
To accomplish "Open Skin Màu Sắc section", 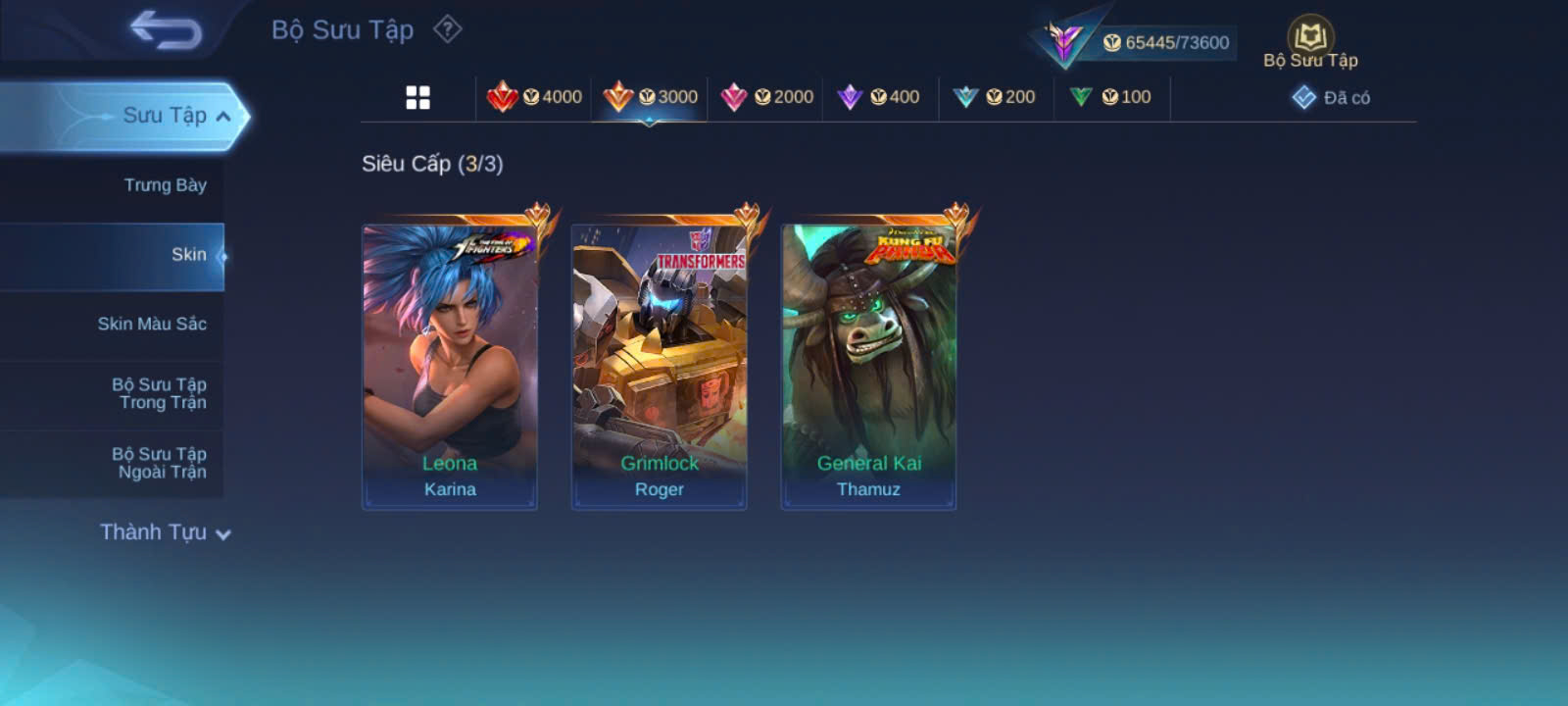I will (x=152, y=324).
